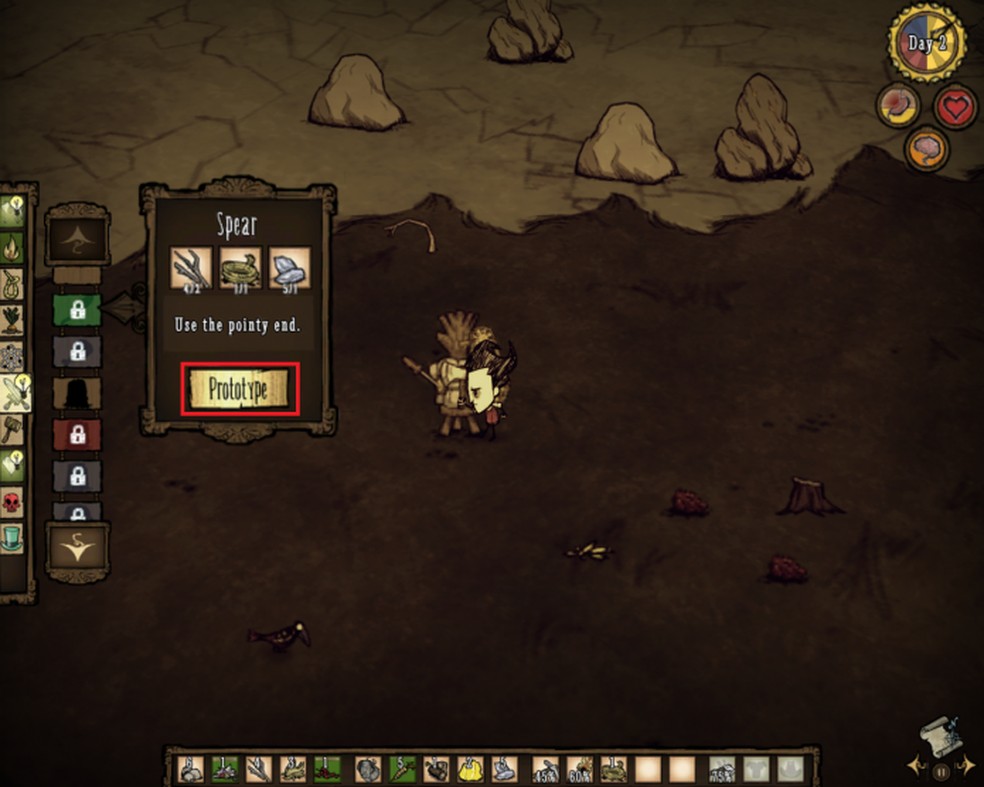Choose the red locked recipe slot

77,434
